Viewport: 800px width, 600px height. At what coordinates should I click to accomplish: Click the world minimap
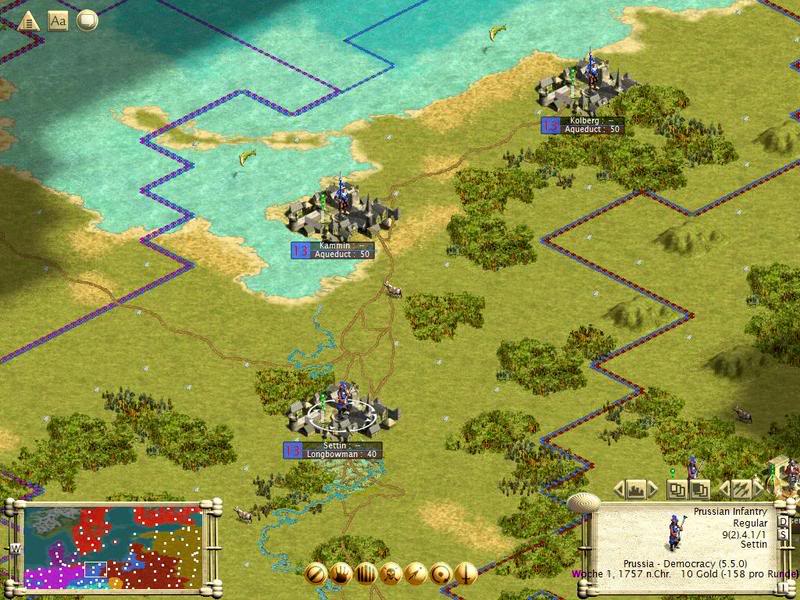click(112, 547)
